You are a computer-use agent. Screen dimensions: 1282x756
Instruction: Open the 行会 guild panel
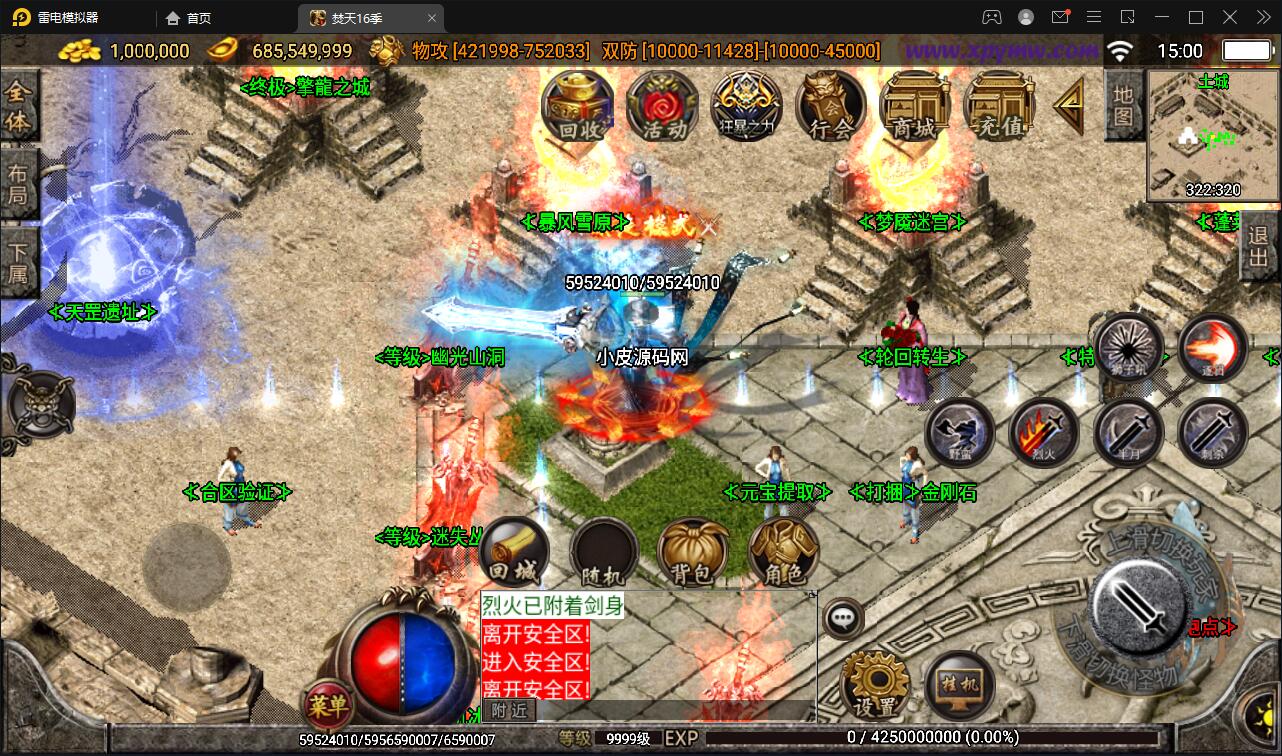coord(830,106)
